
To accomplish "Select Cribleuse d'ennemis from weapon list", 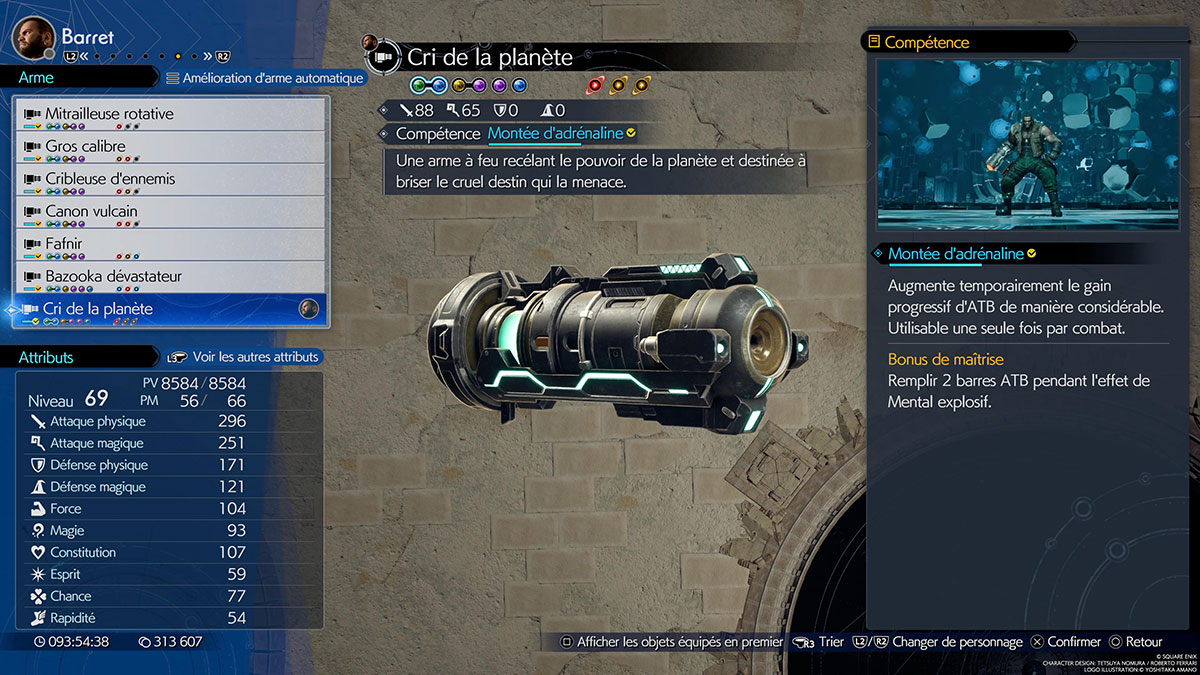I will pyautogui.click(x=170, y=180).
